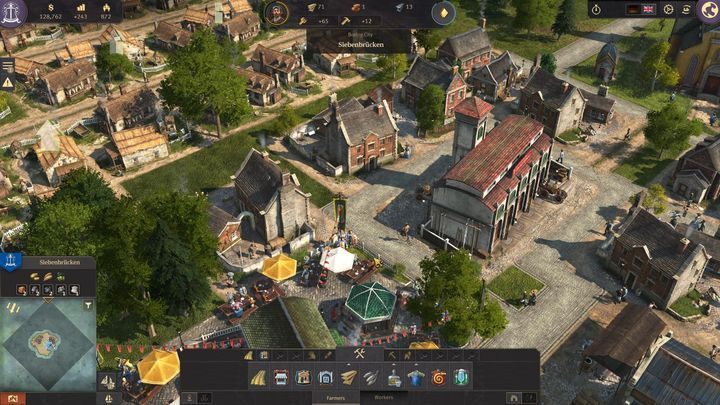Open the game speed clock control
This screenshot has width=720, height=405.
[596, 9]
